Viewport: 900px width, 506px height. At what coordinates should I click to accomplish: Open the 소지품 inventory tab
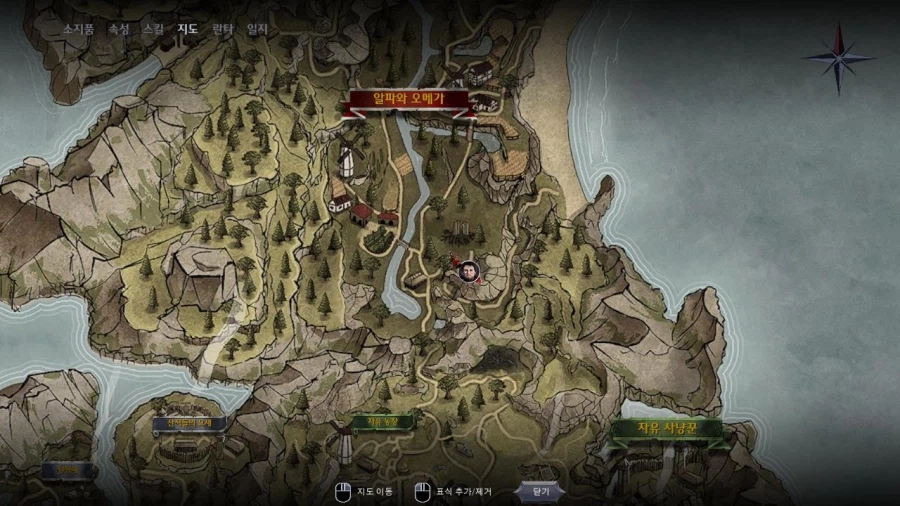[x=79, y=29]
